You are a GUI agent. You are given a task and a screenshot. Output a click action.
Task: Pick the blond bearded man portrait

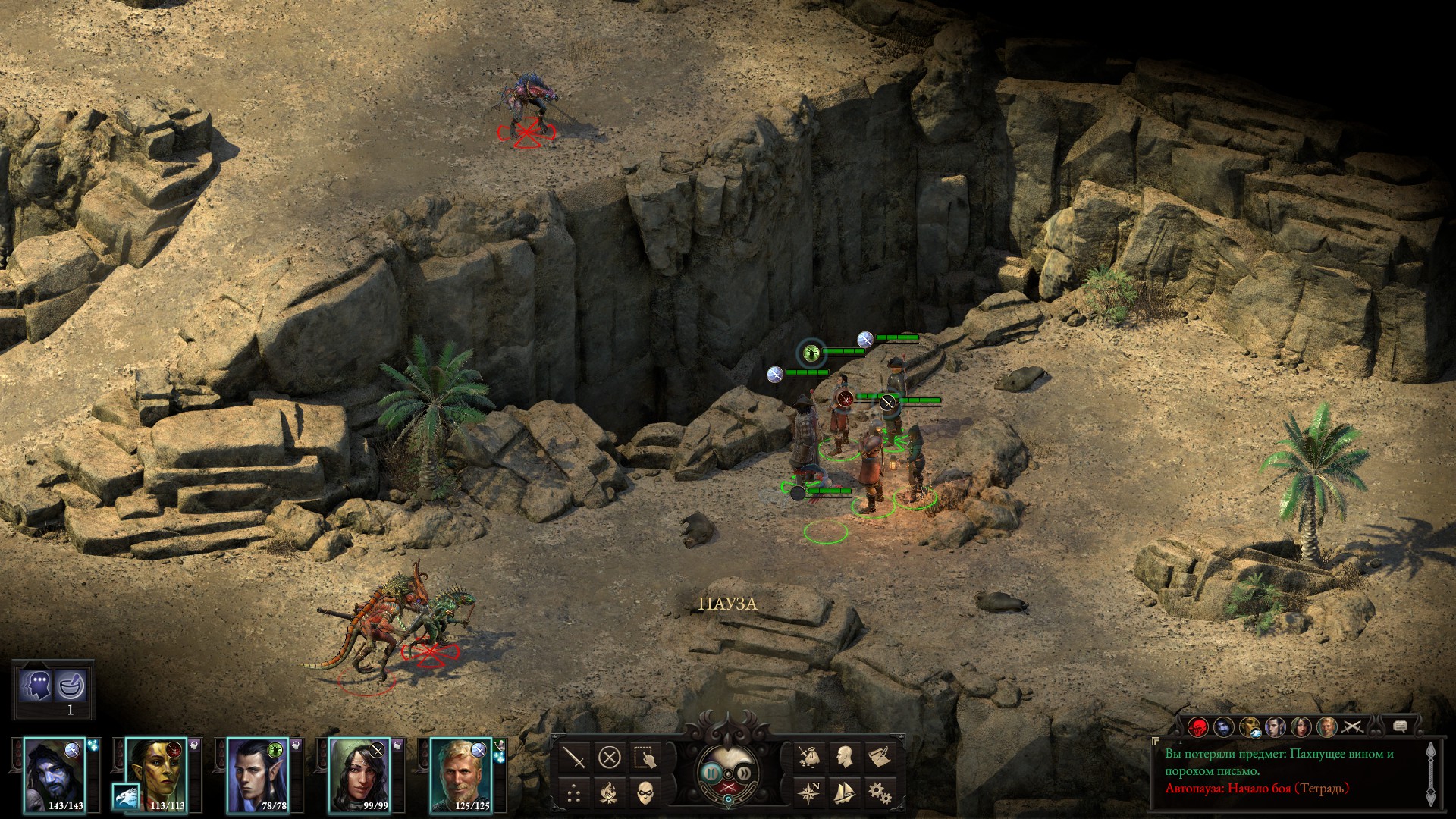[460, 773]
